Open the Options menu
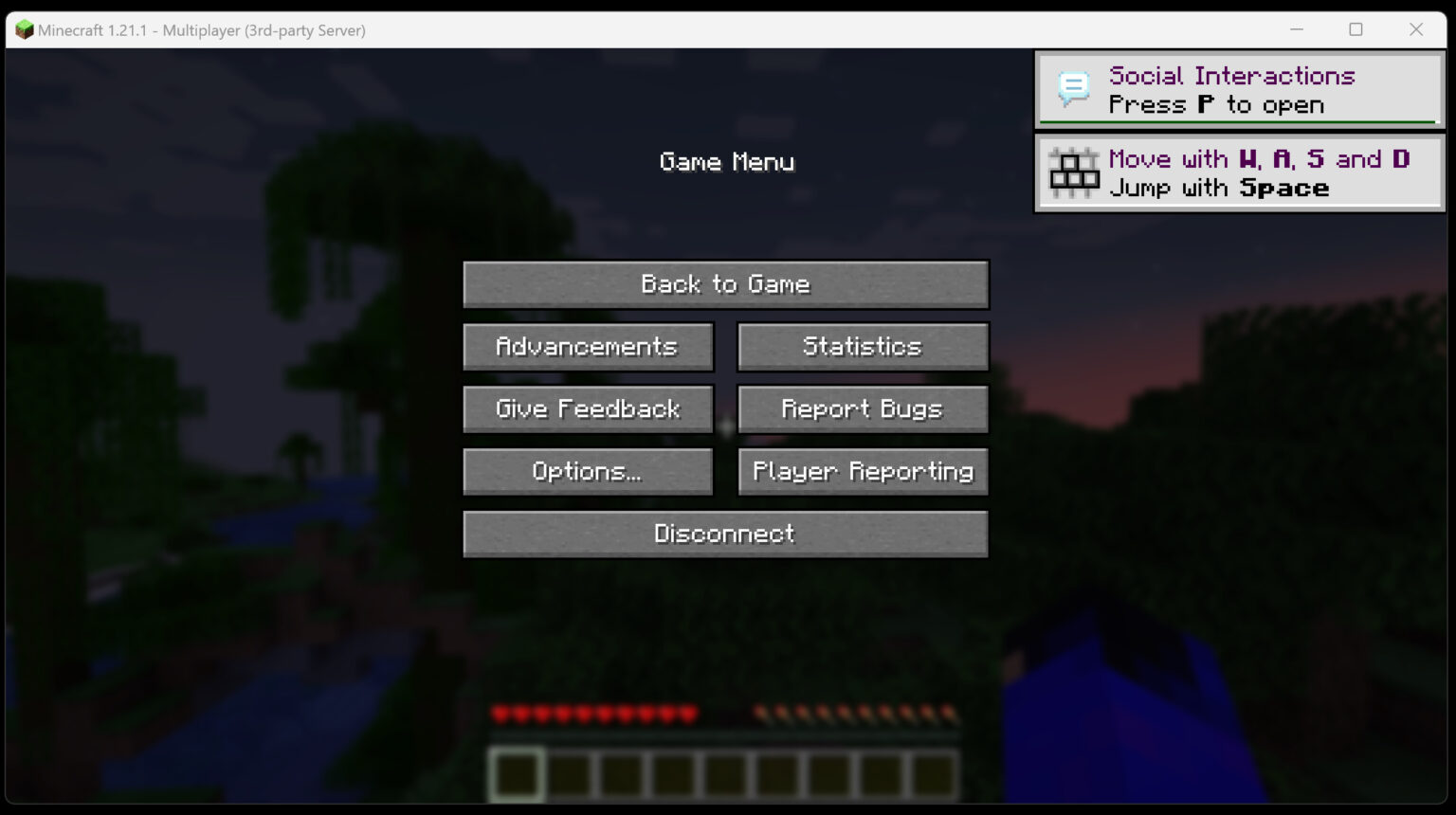Image resolution: width=1456 pixels, height=815 pixels. (587, 471)
